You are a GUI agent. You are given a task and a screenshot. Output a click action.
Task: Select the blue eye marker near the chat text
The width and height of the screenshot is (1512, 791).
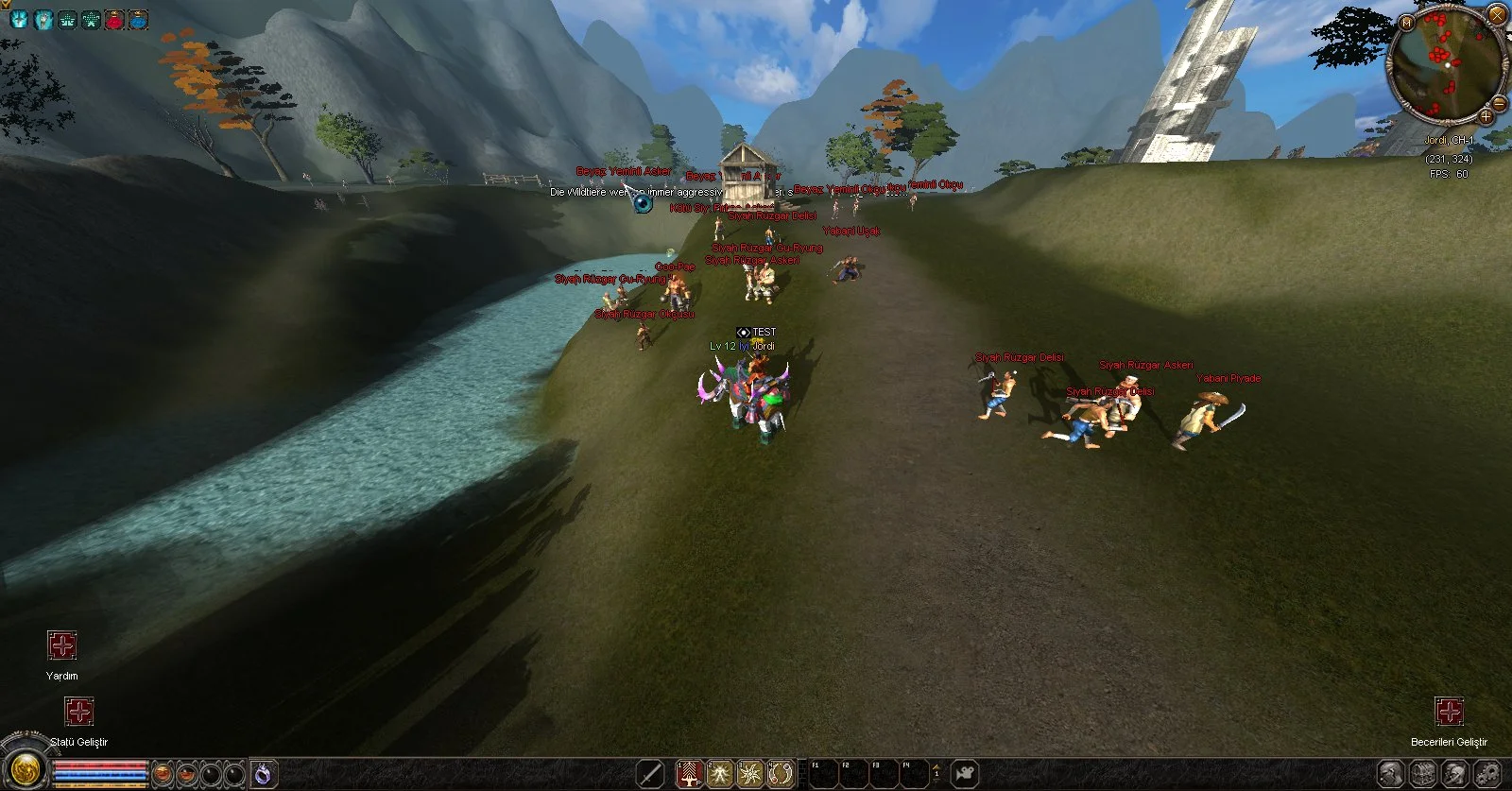643,202
